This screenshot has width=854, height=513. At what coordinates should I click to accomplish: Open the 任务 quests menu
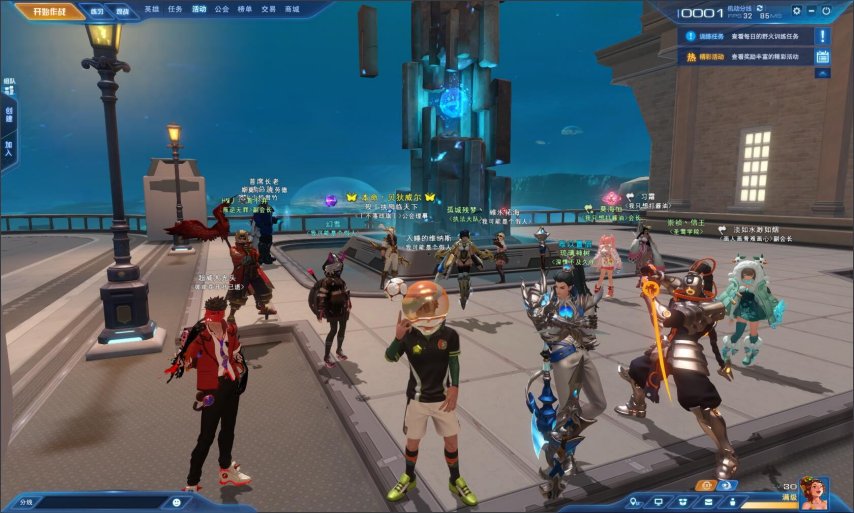(175, 9)
